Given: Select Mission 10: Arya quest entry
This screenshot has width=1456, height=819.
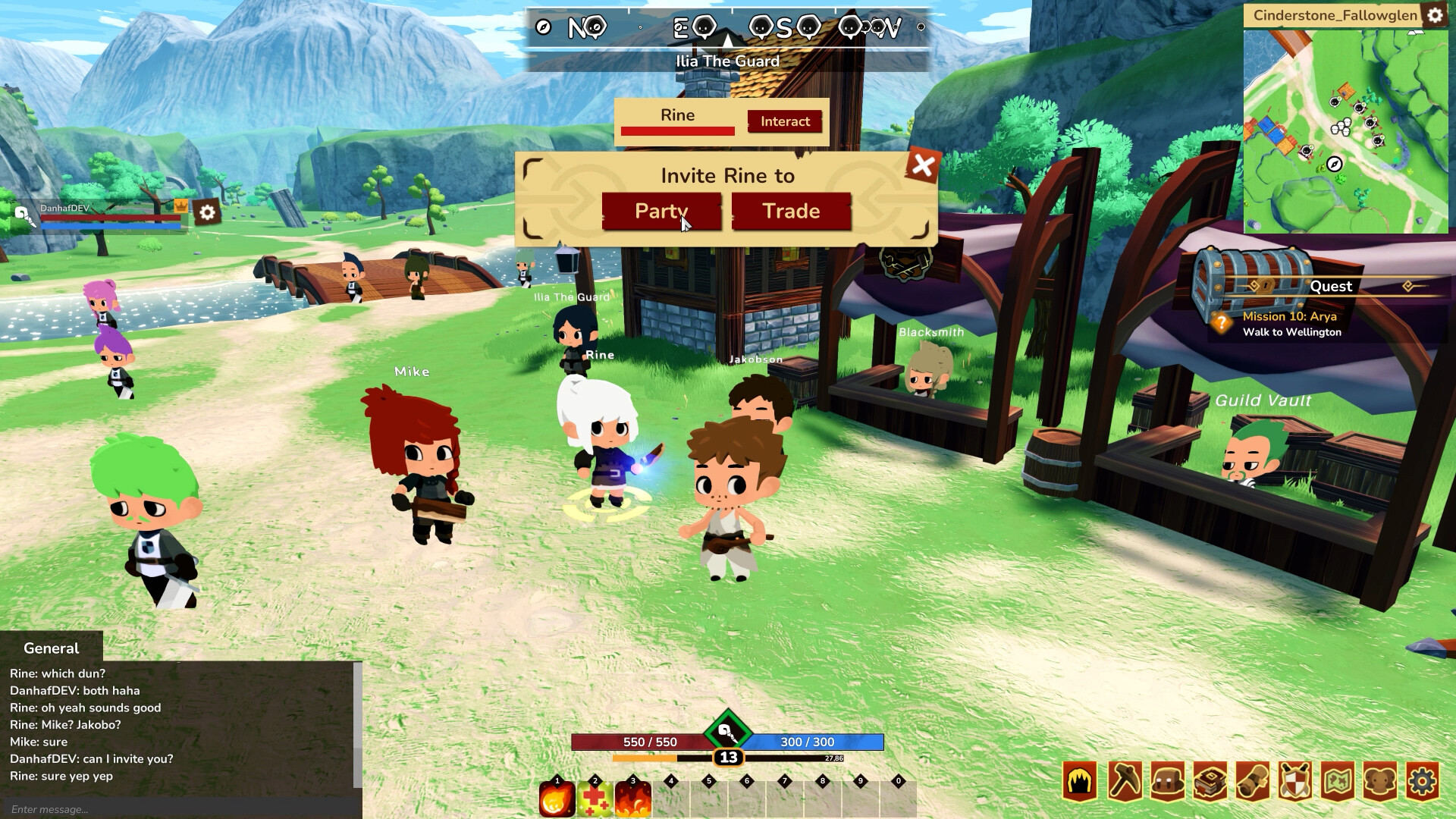Looking at the screenshot, I should tap(1289, 317).
